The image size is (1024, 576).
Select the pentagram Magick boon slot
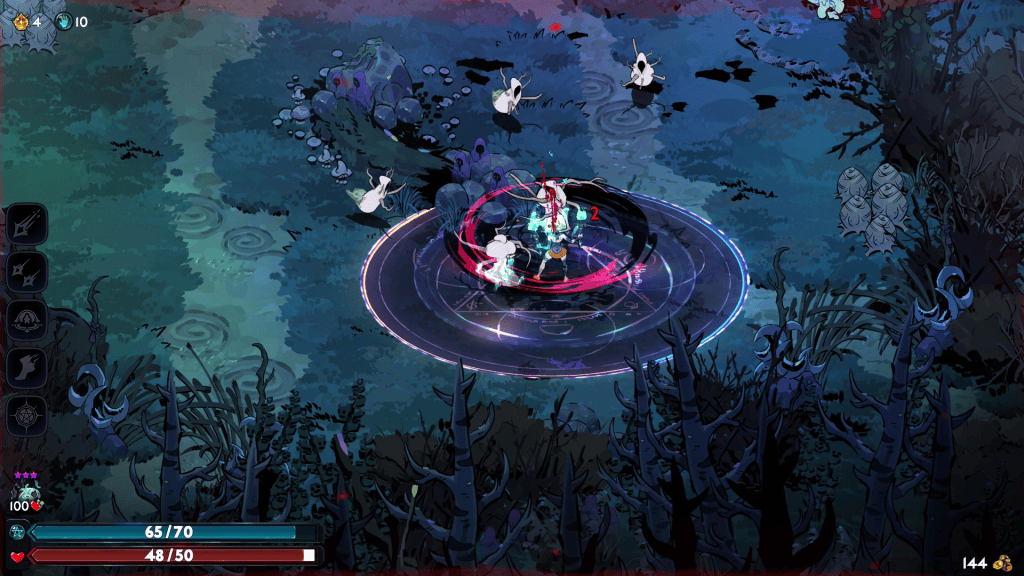point(27,416)
